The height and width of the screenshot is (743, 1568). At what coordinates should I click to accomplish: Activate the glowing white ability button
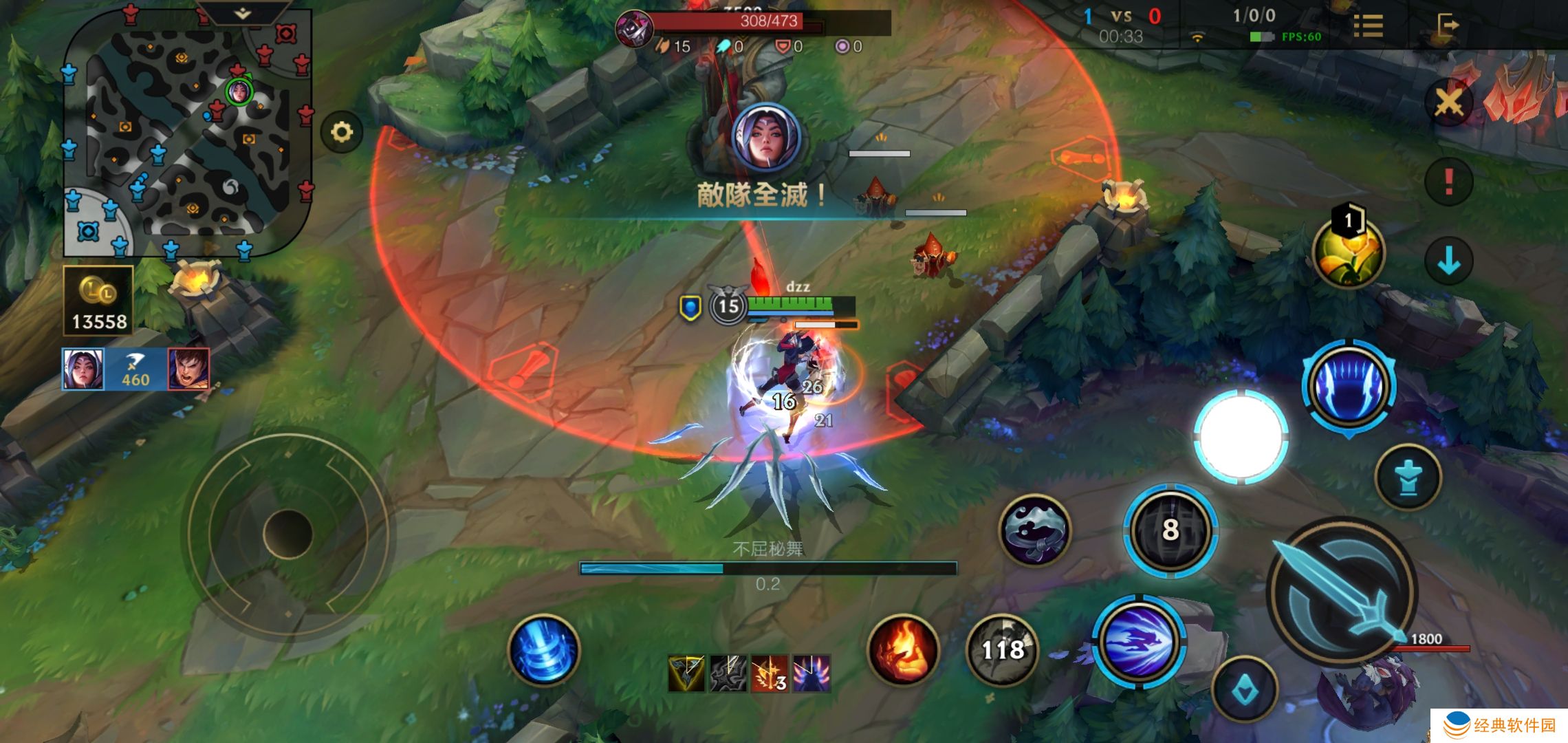(1241, 435)
